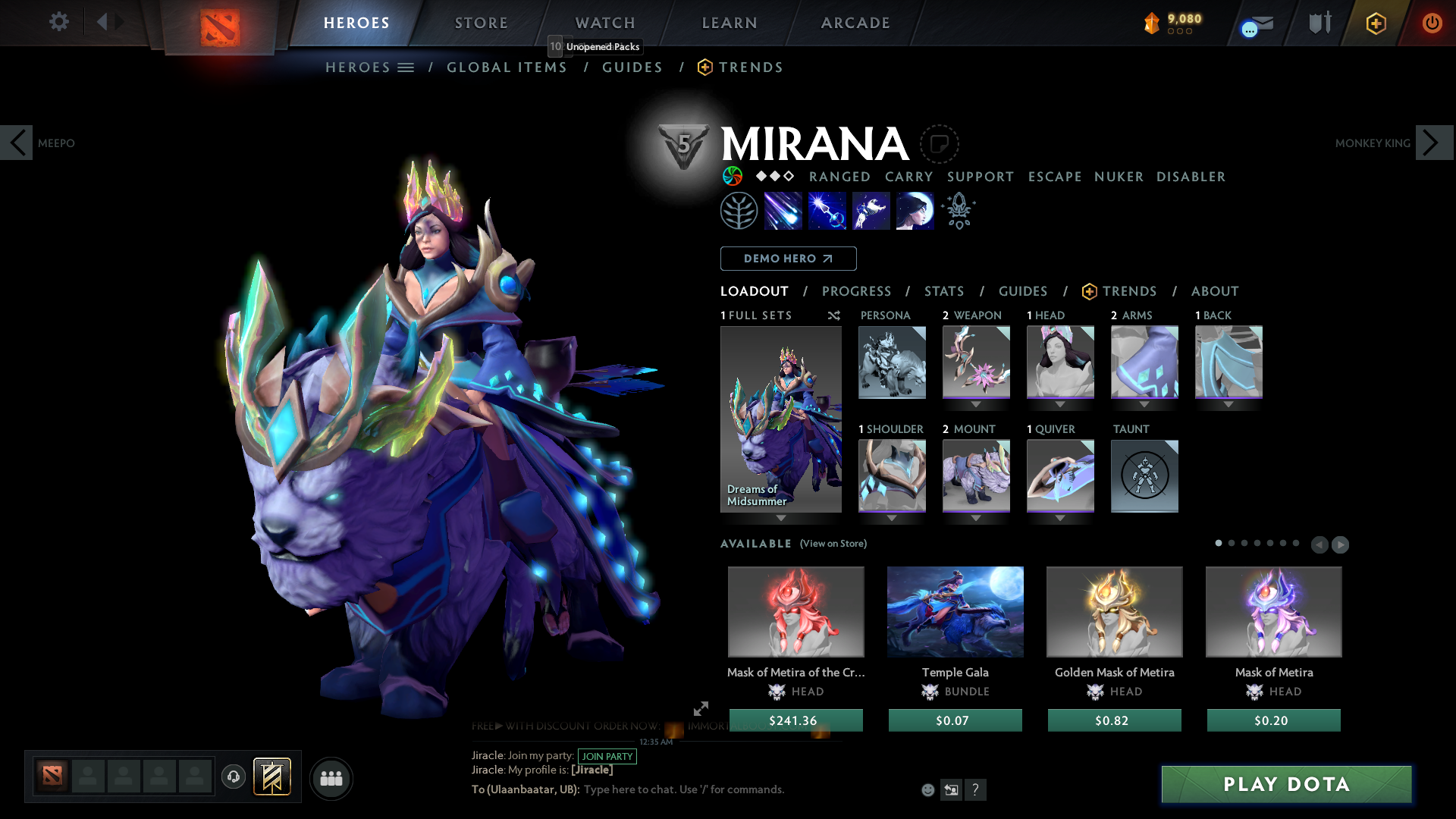Select the Starstorm ability icon
The height and width of the screenshot is (819, 1456).
(x=783, y=210)
